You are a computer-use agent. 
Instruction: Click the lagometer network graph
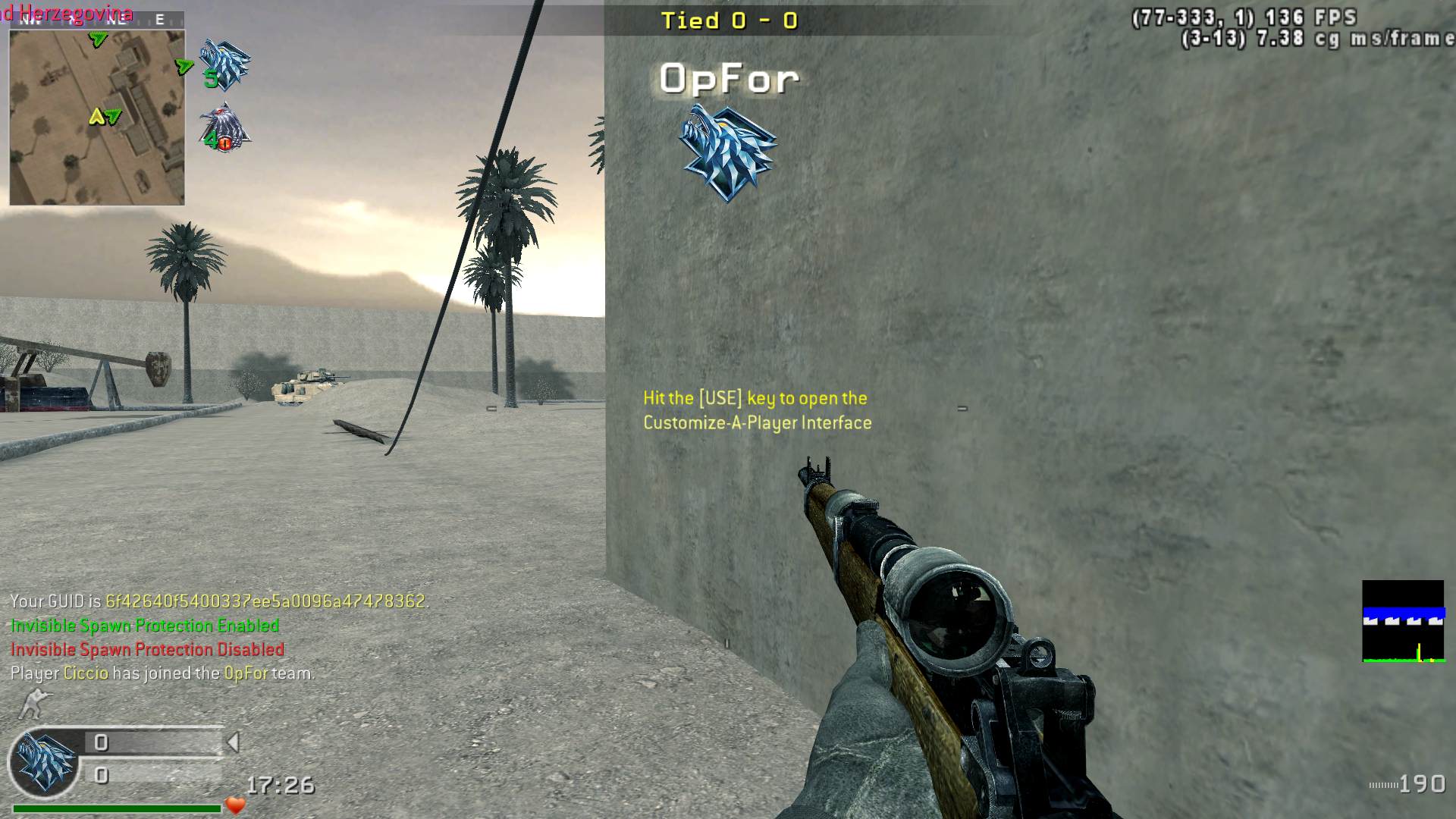1402,621
